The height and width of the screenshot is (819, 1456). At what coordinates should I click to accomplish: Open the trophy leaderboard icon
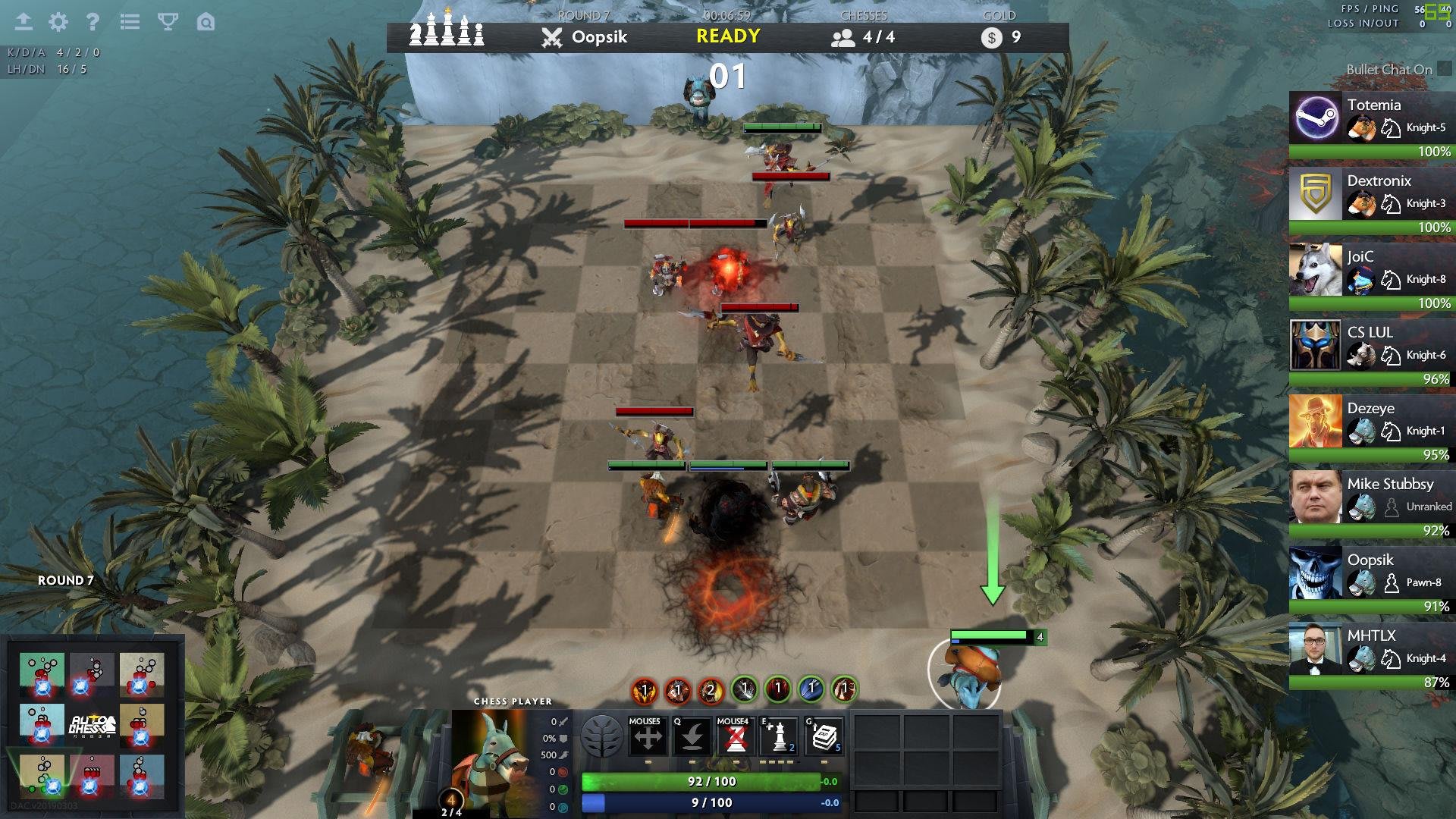(x=168, y=22)
